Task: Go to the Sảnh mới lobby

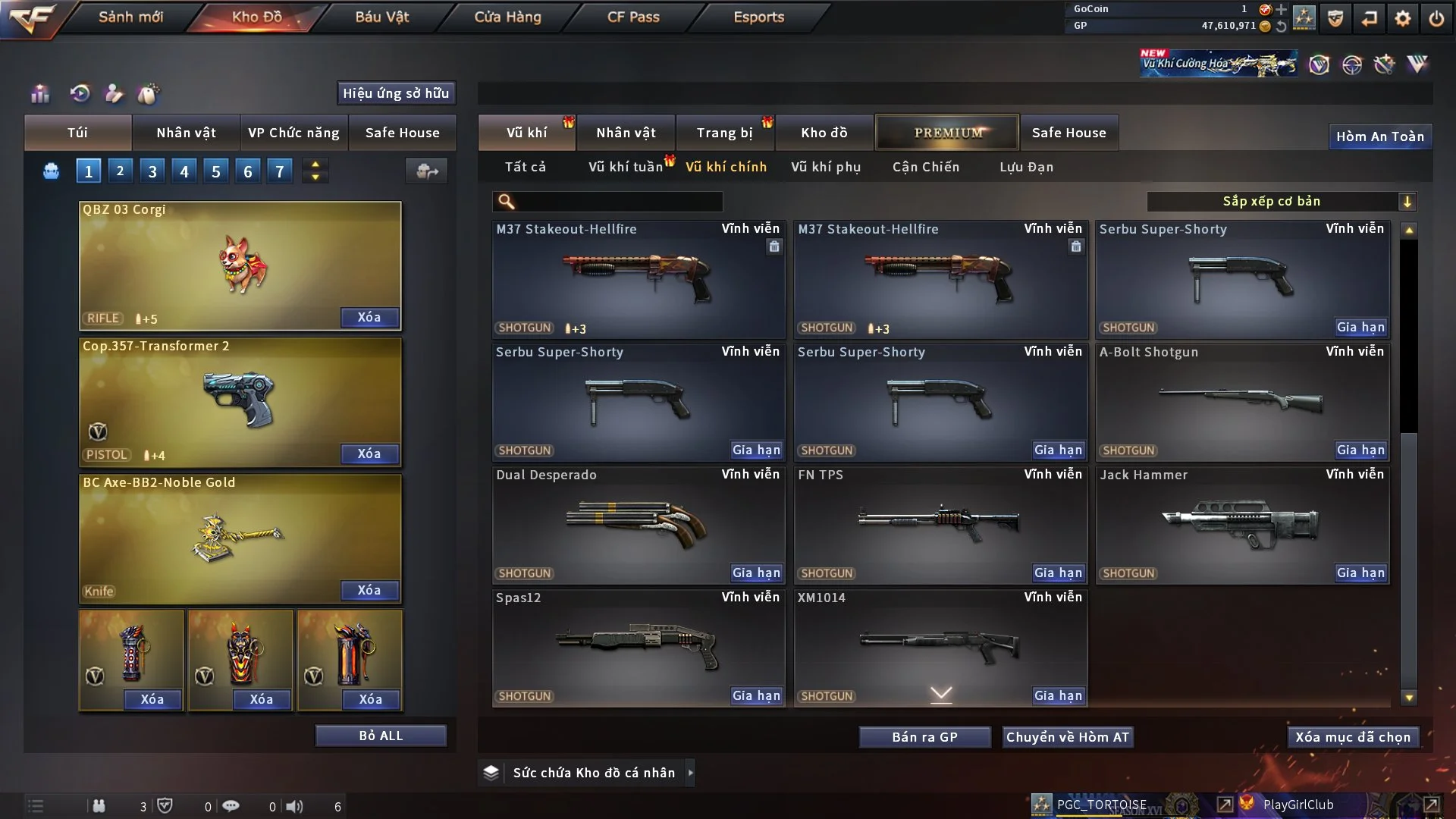Action: click(130, 17)
